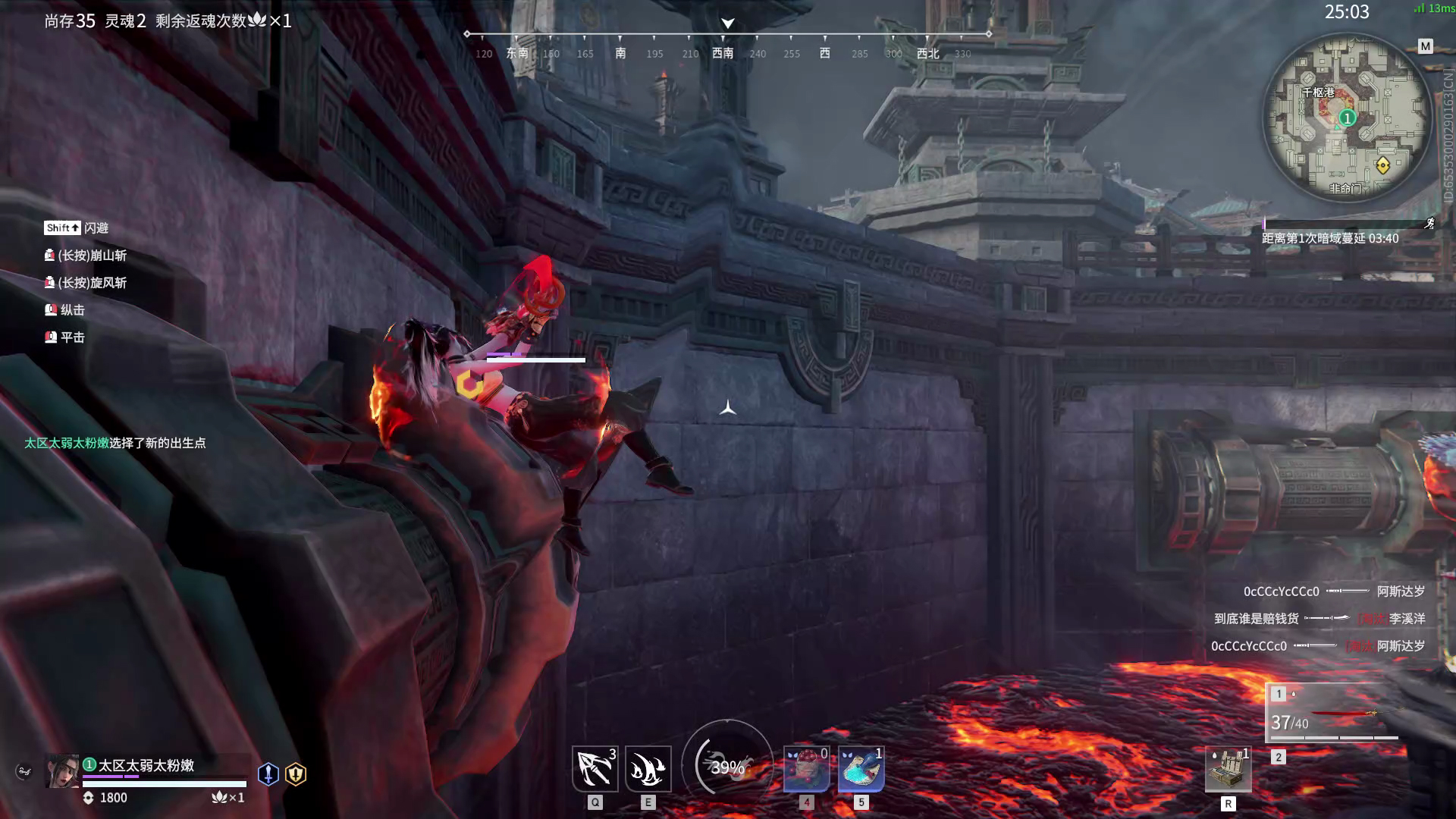Click the 39% rage gauge circle

tap(727, 766)
